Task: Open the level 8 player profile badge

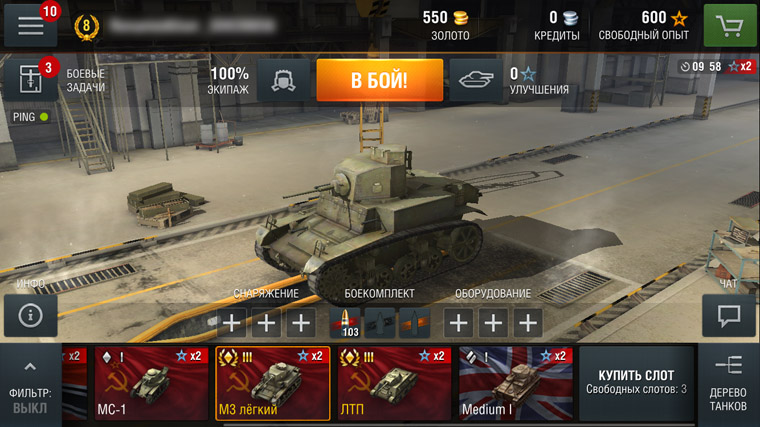Action: point(85,26)
